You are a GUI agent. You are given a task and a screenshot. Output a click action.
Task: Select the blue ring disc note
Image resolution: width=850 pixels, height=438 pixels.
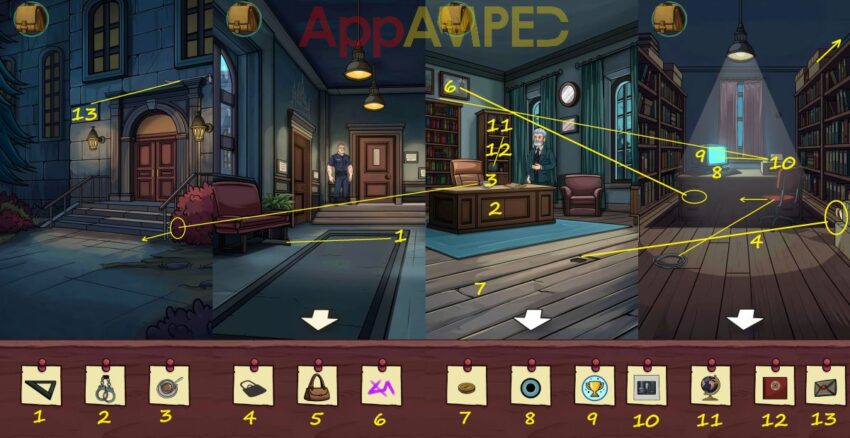pos(530,384)
